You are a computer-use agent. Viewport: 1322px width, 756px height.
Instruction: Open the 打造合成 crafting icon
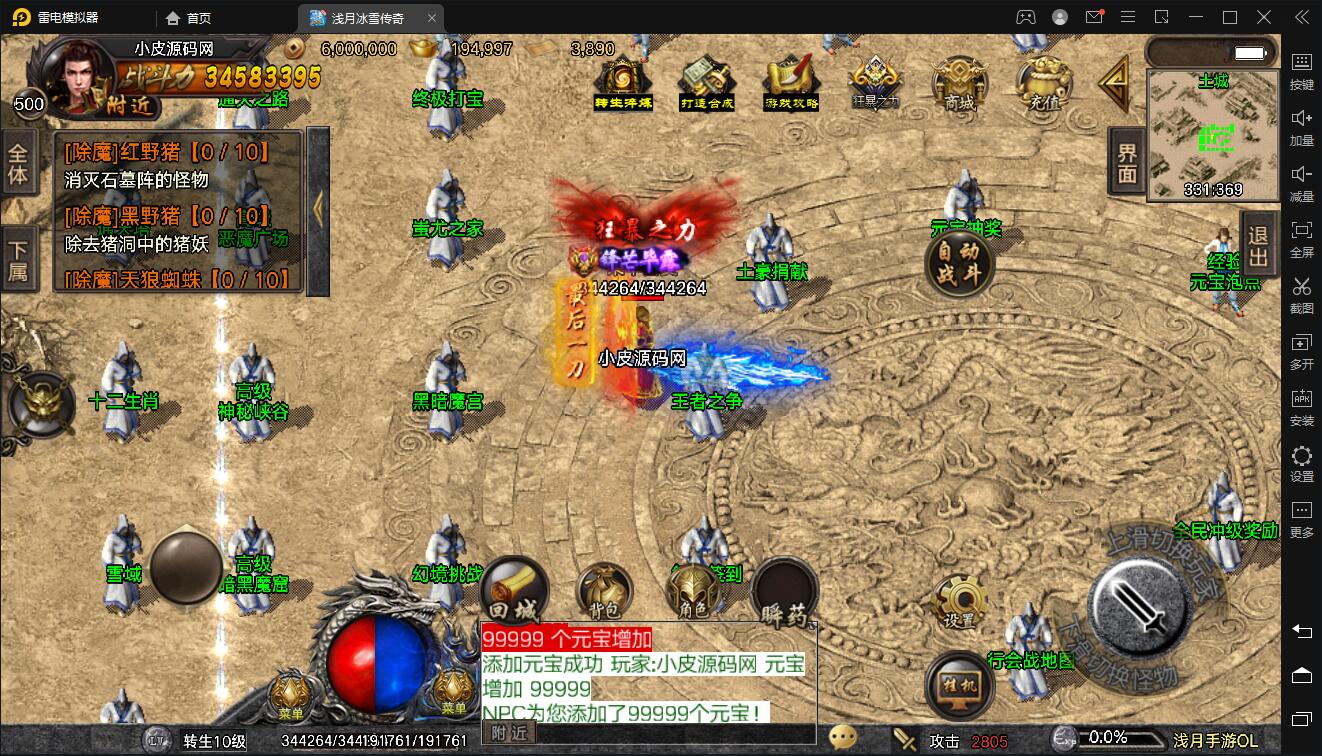[x=707, y=83]
